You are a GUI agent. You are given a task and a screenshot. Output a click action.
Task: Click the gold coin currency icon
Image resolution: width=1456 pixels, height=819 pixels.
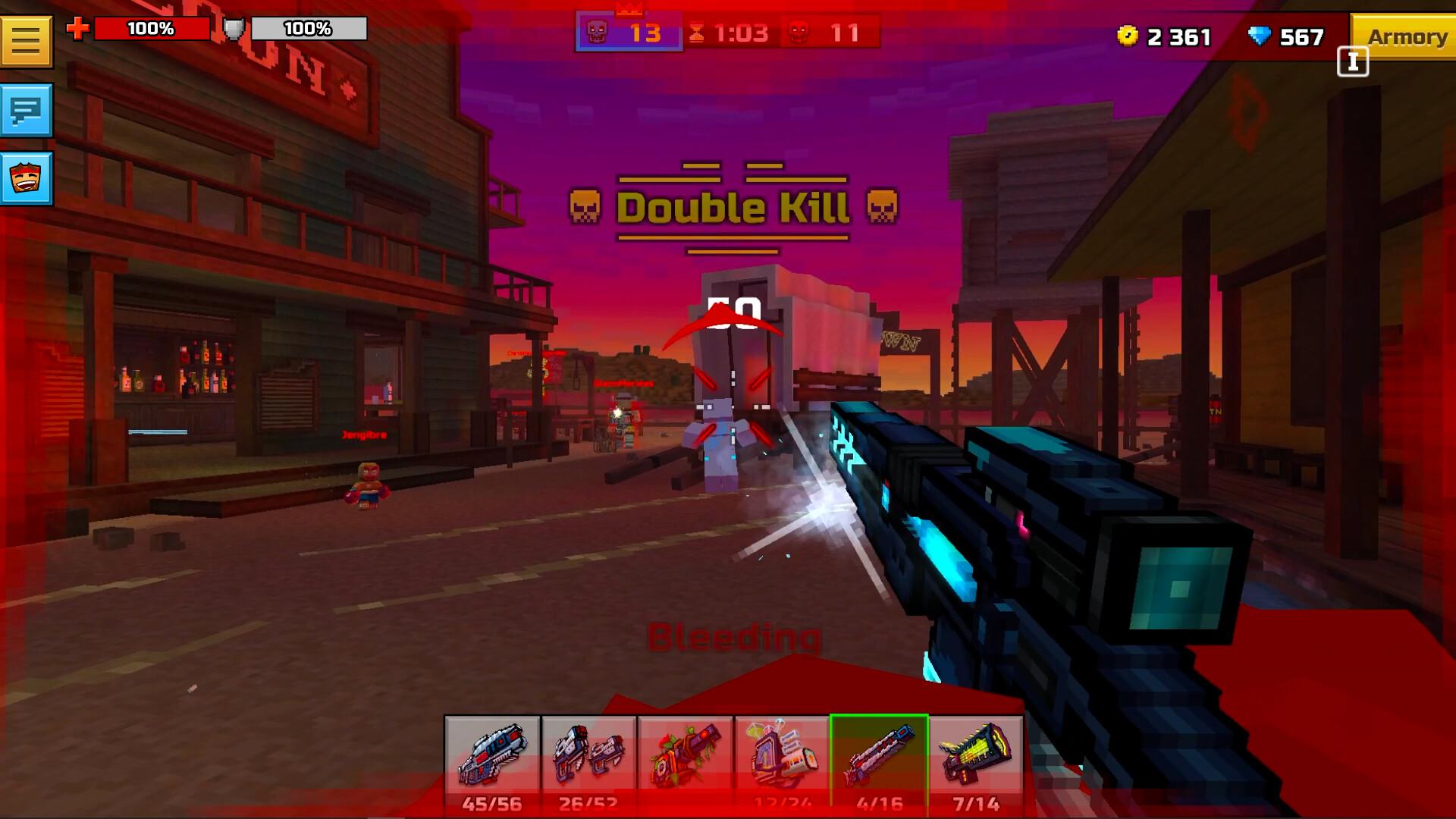coord(1128,36)
